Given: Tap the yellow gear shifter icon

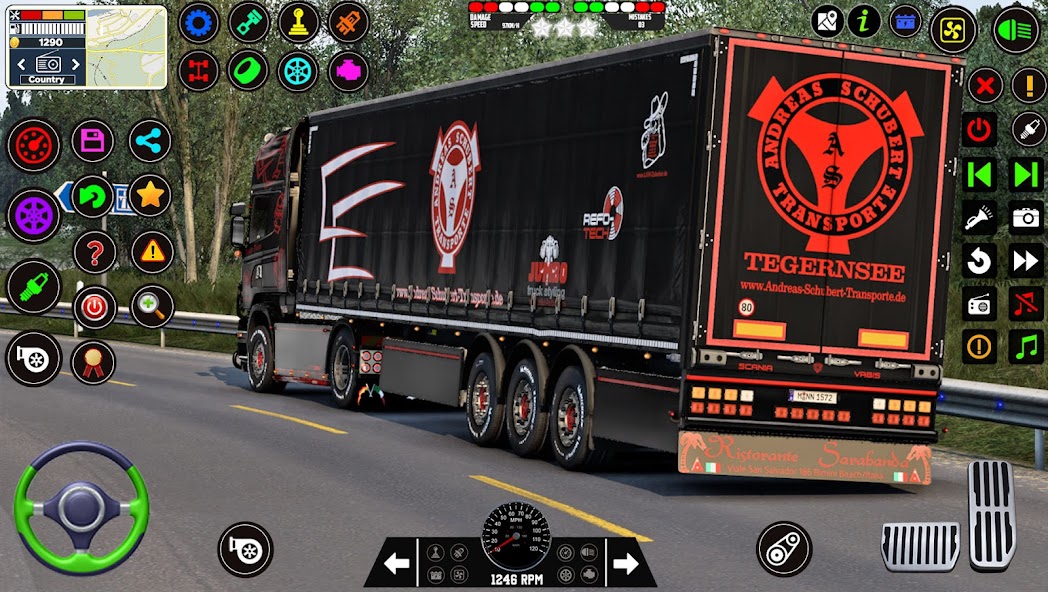Looking at the screenshot, I should [x=298, y=22].
